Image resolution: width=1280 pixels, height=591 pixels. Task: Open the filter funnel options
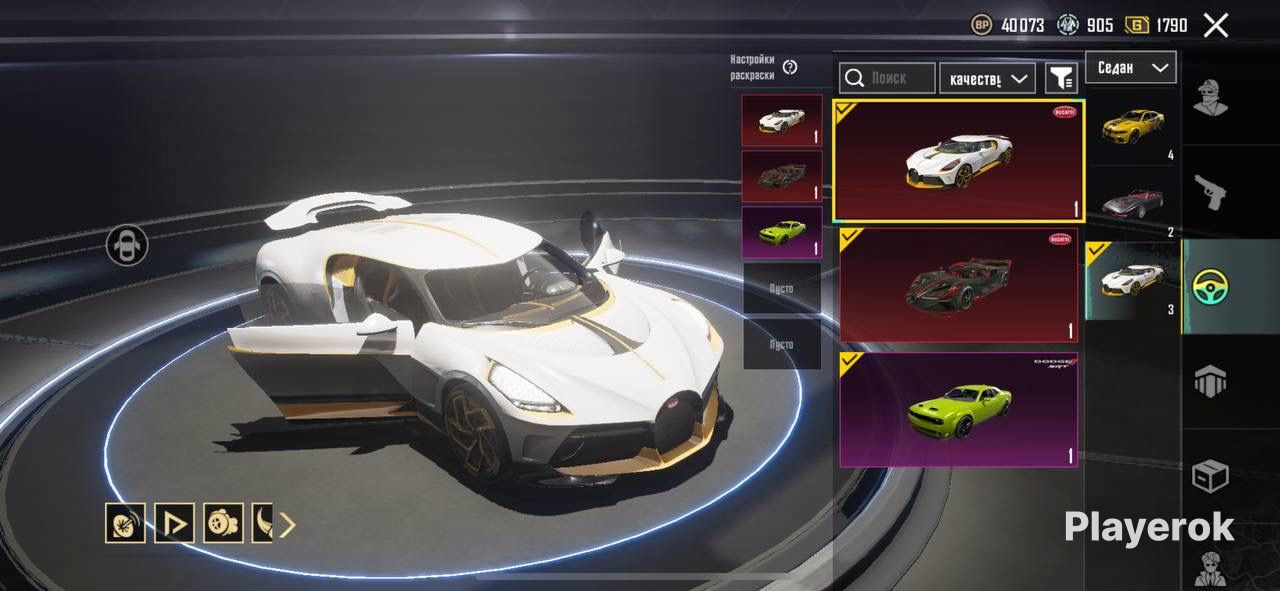click(x=1060, y=78)
